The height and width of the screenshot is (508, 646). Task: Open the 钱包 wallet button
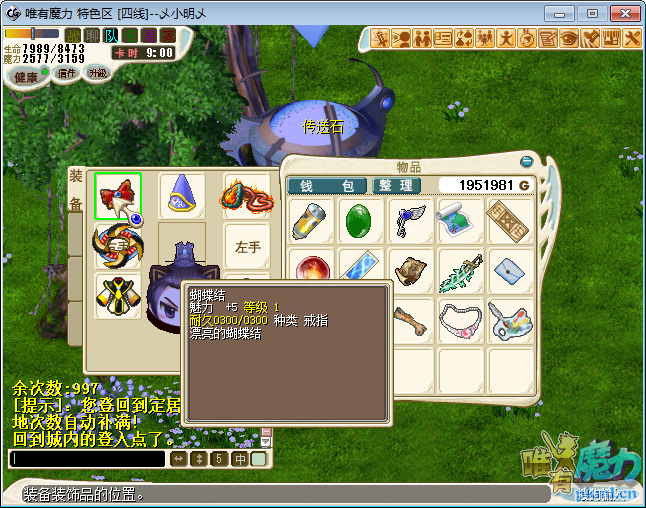(327, 186)
